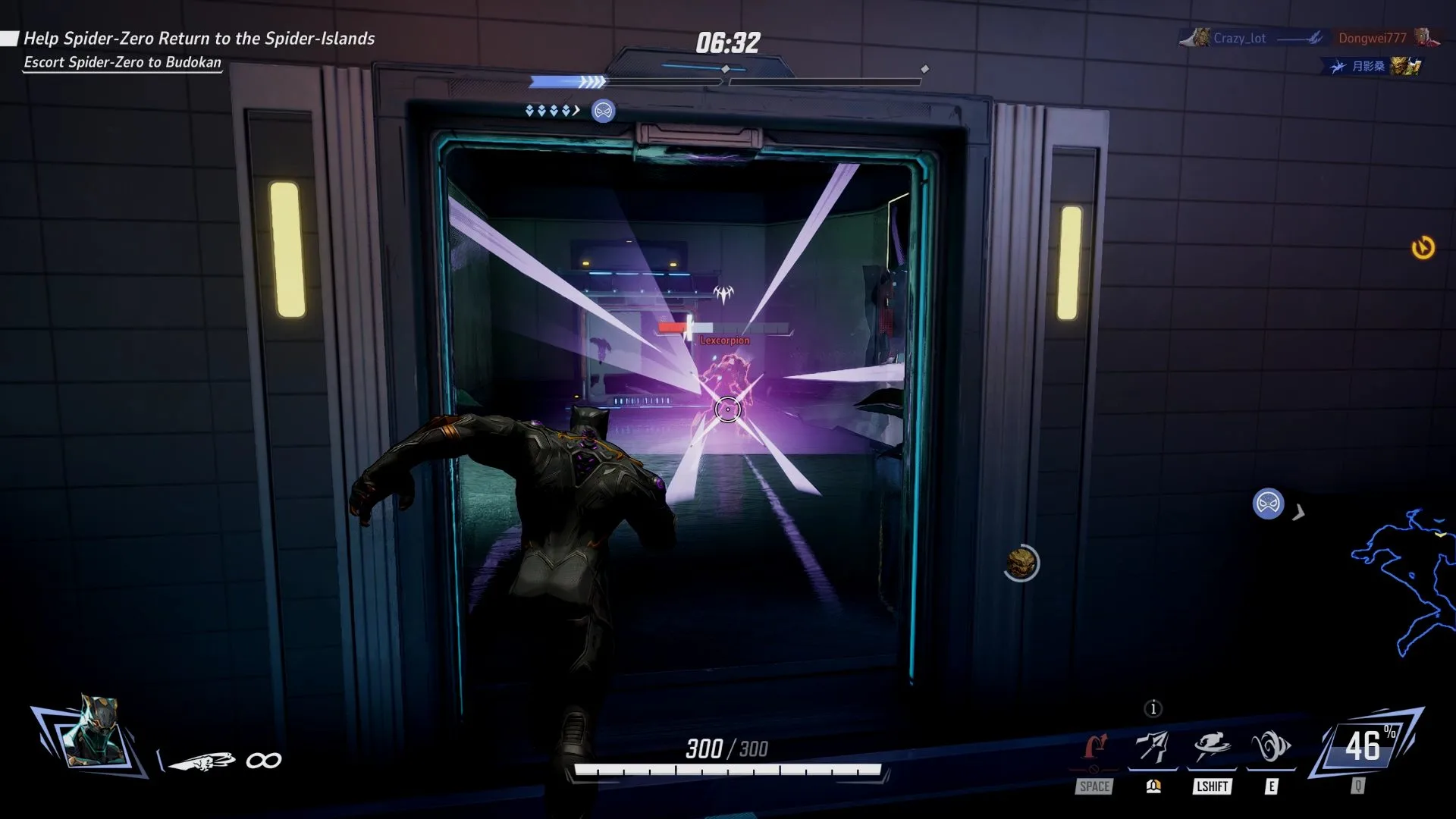Viewport: 1456px width, 819px height.
Task: Select the spear throw ability icon
Action: [x=1152, y=746]
